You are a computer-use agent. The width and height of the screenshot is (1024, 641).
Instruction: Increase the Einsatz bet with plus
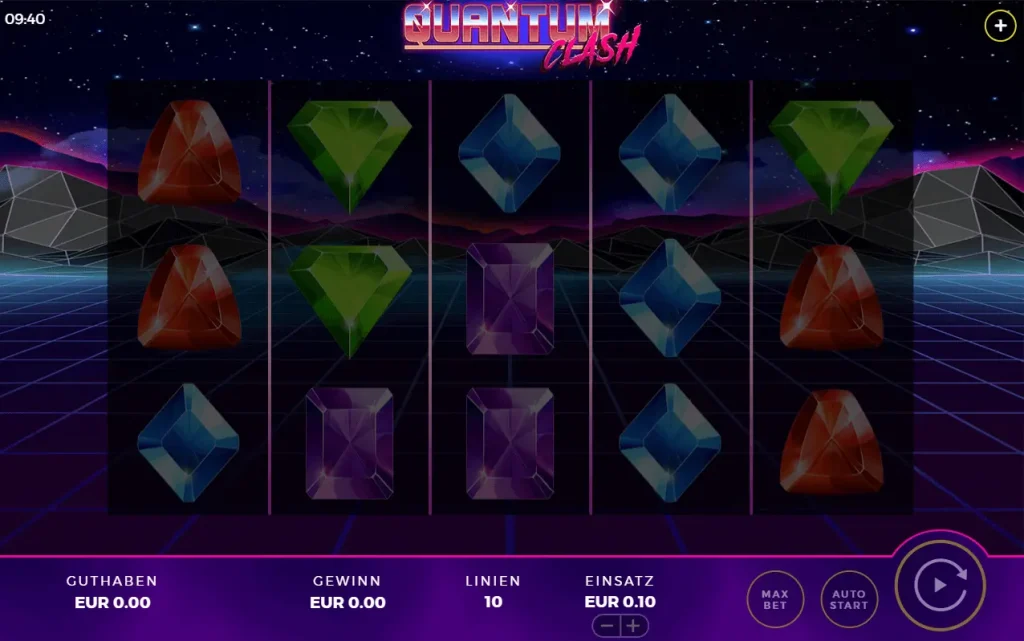632,626
